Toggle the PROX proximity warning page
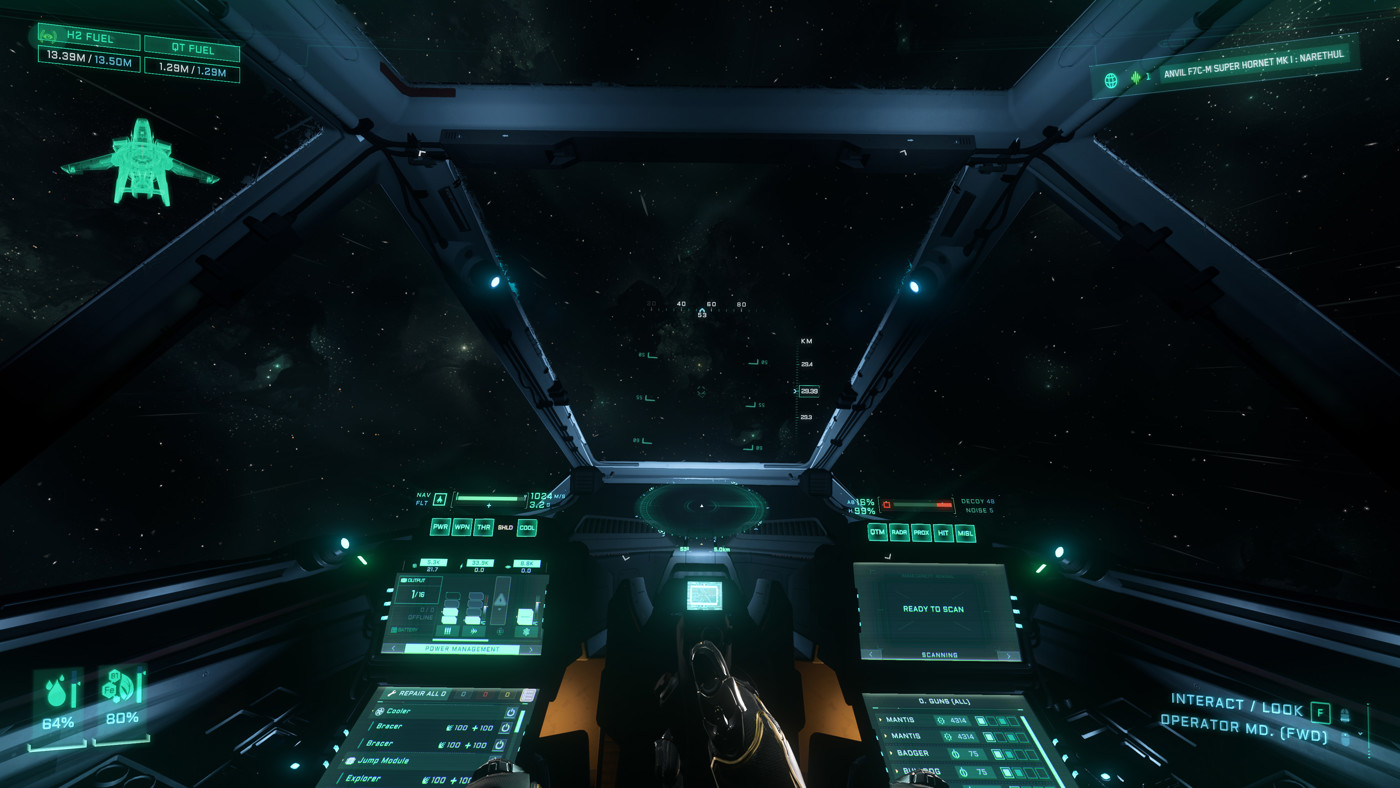1400x788 pixels. click(921, 533)
